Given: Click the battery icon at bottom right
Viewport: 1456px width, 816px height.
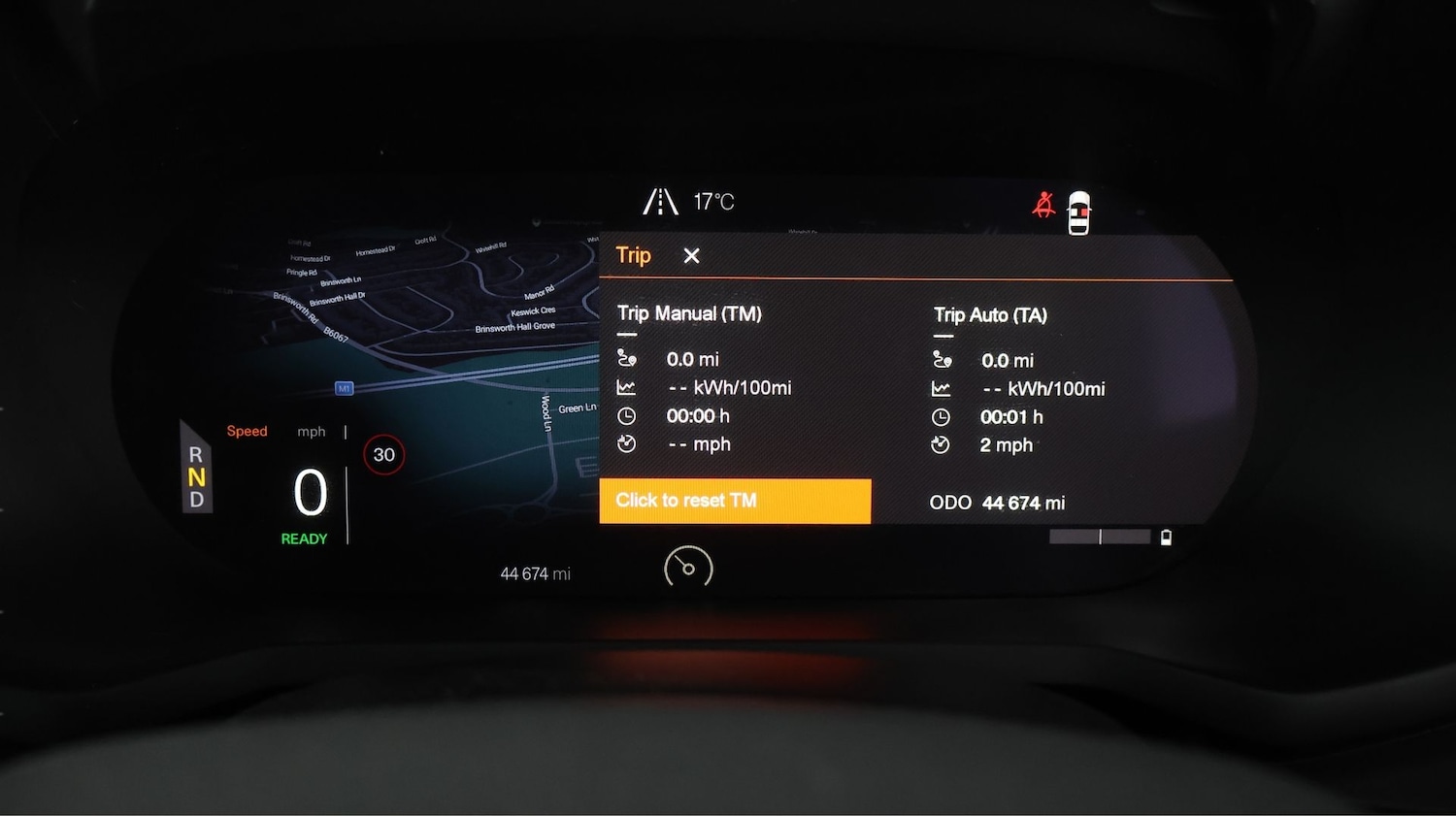Looking at the screenshot, I should (1165, 537).
